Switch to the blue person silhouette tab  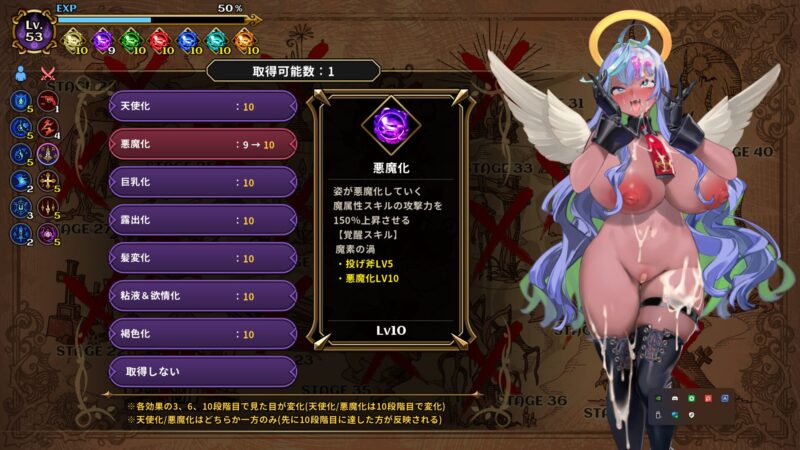tap(21, 73)
